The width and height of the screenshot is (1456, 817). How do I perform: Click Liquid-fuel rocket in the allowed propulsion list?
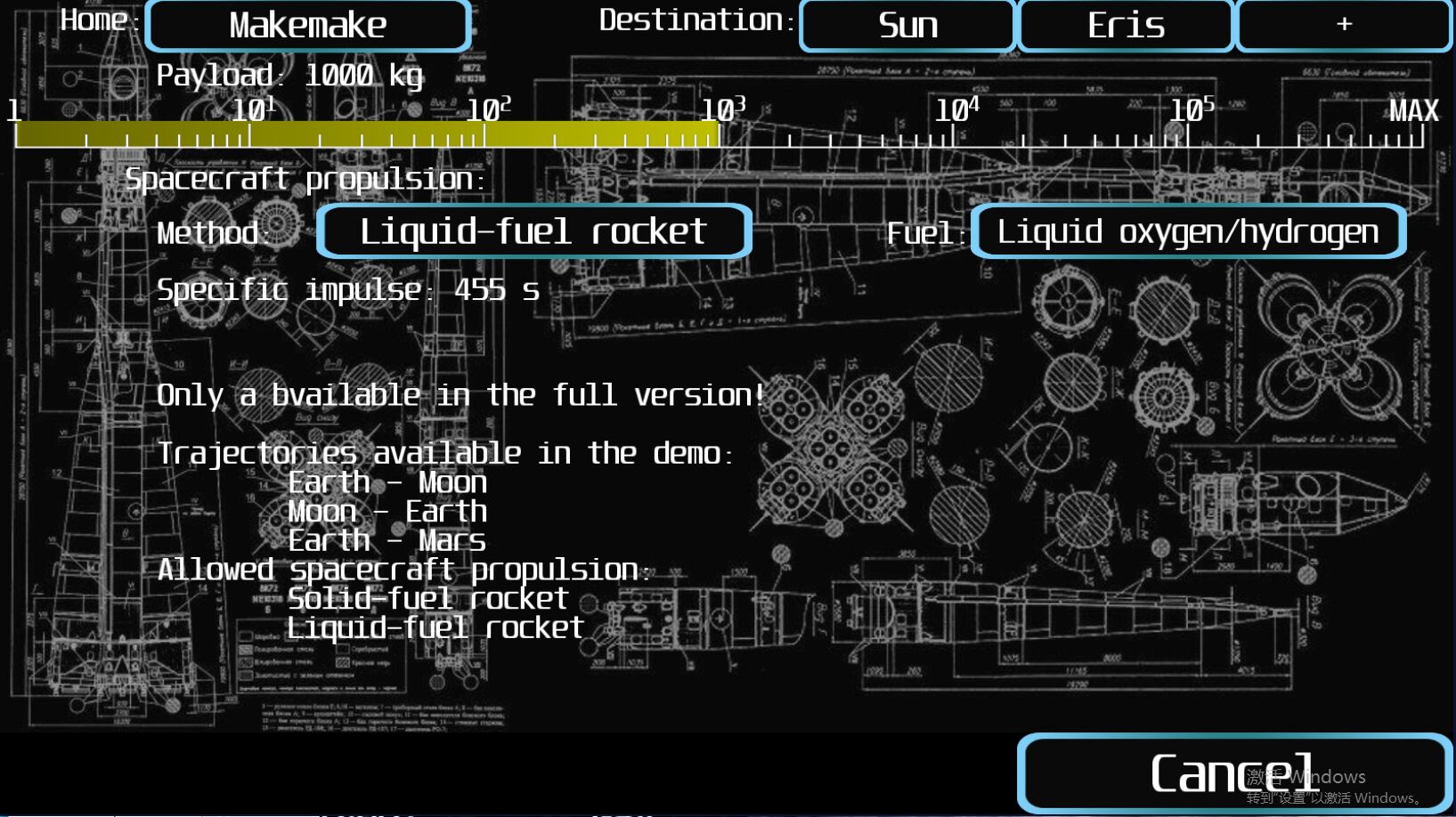click(434, 627)
